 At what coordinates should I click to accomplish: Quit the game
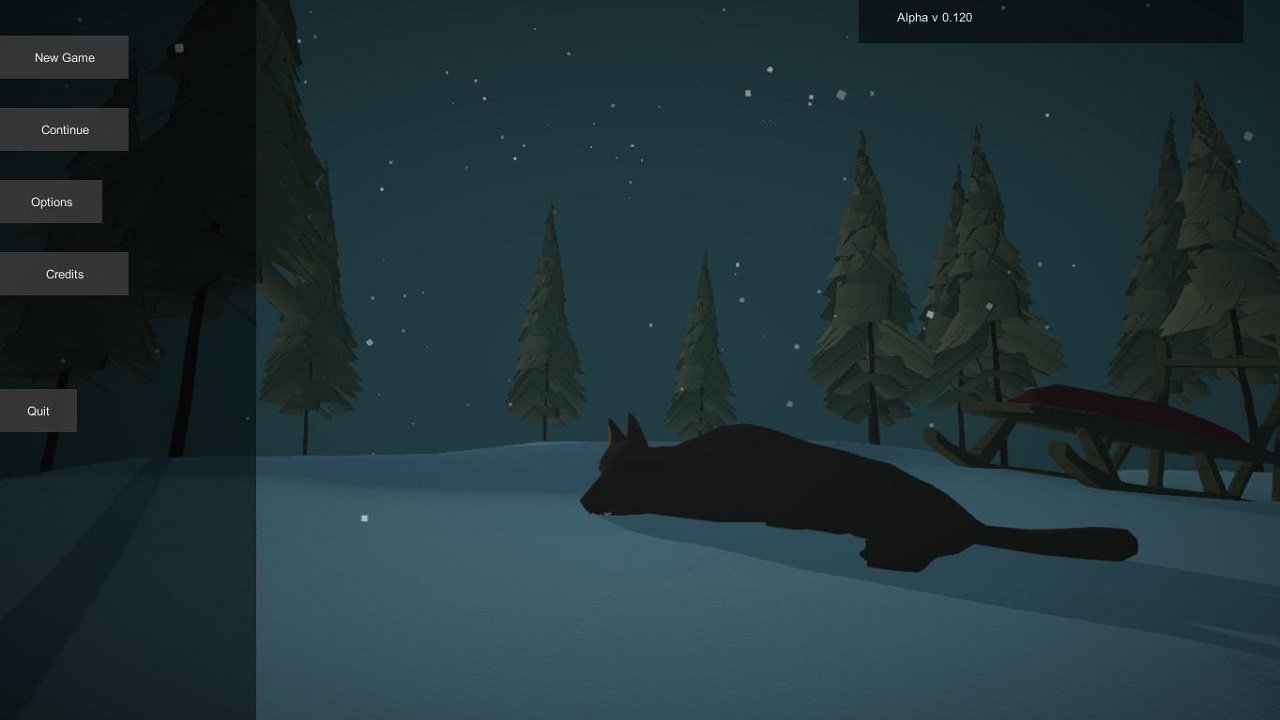click(37, 410)
